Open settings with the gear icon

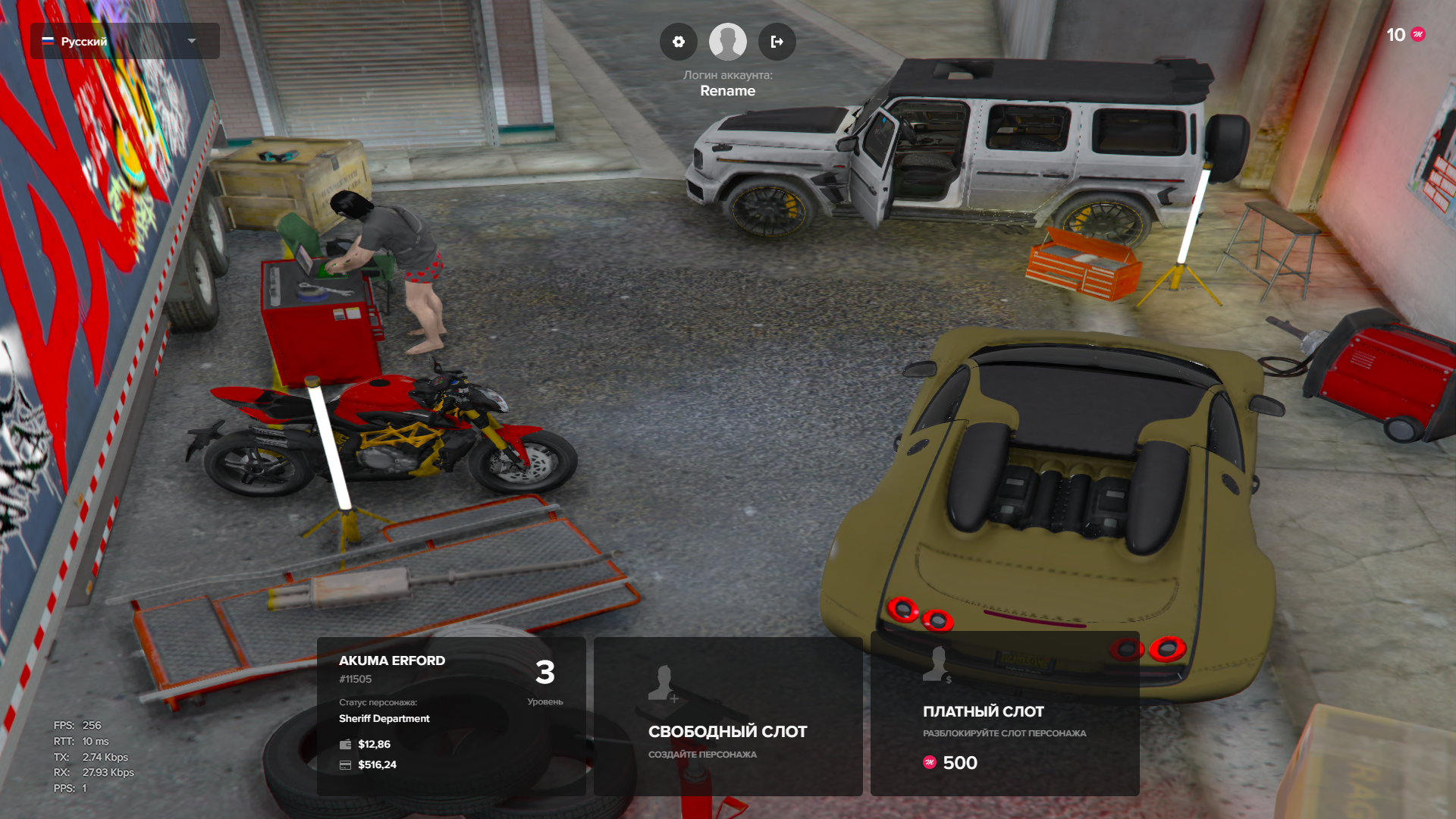coord(679,42)
